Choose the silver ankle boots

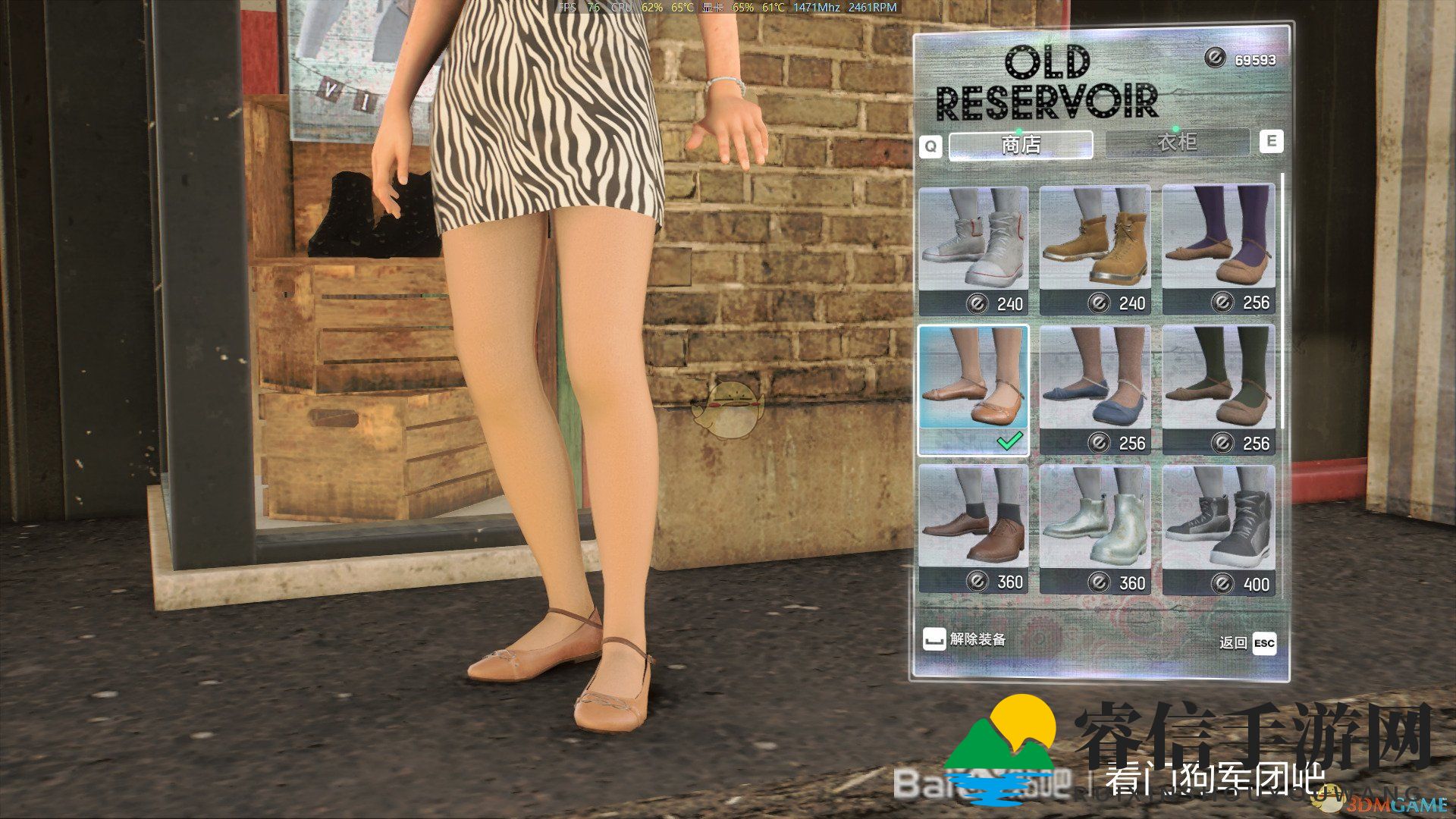1095,529
